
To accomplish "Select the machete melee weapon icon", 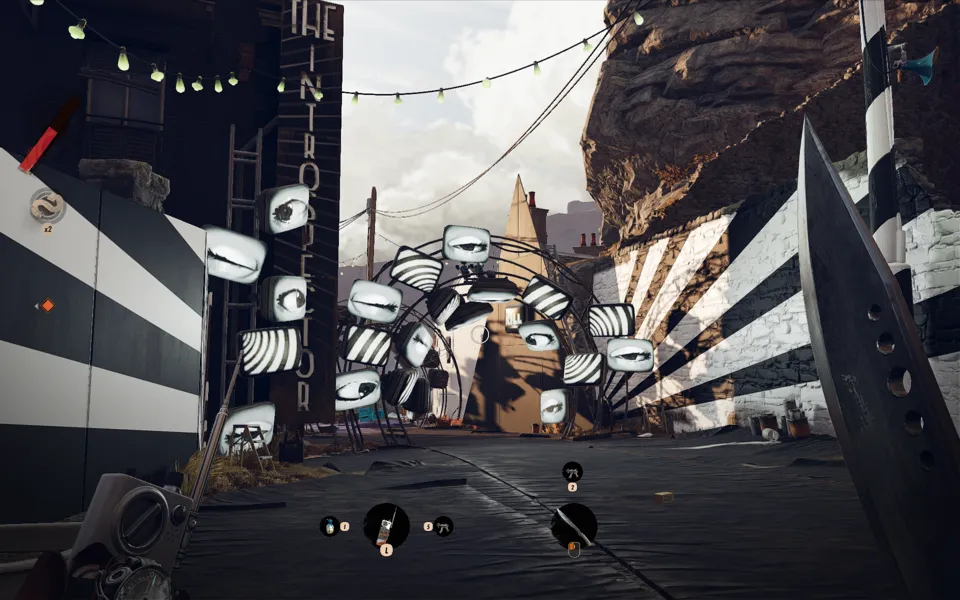I will click(x=574, y=524).
